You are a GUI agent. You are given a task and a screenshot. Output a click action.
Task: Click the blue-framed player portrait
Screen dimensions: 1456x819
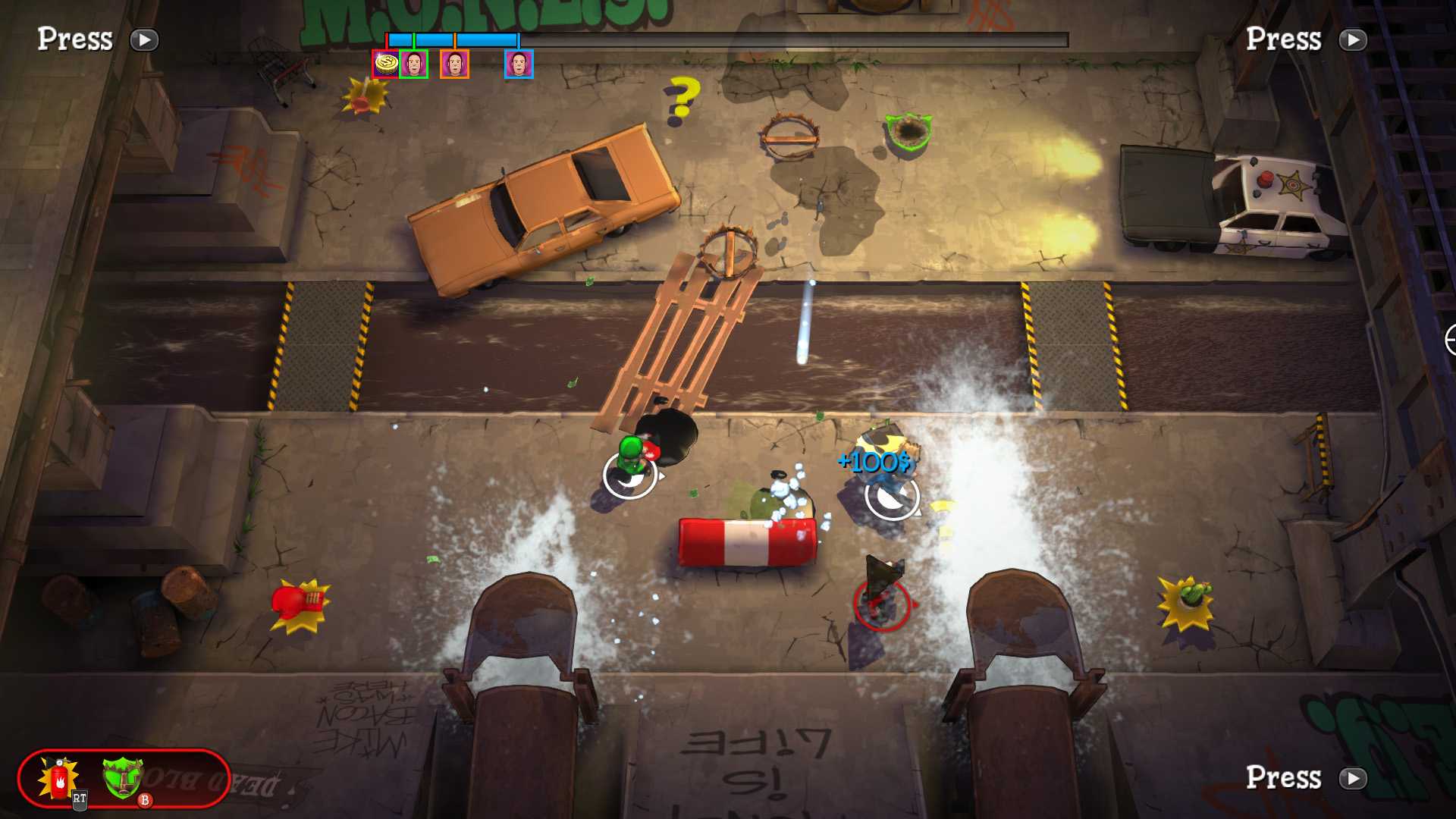pyautogui.click(x=519, y=64)
